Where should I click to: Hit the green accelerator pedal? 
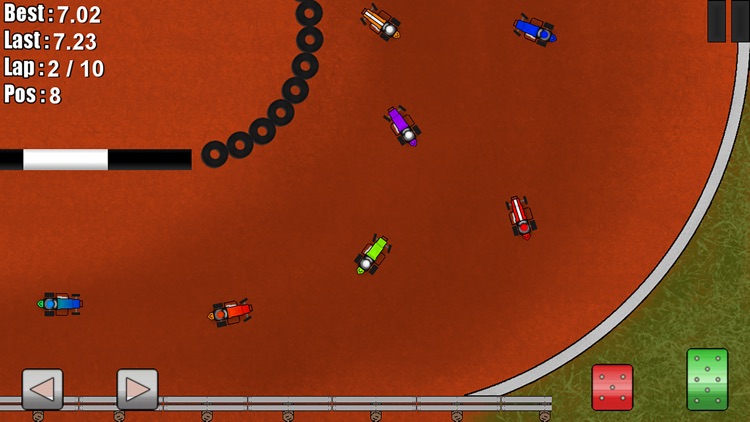pyautogui.click(x=707, y=379)
